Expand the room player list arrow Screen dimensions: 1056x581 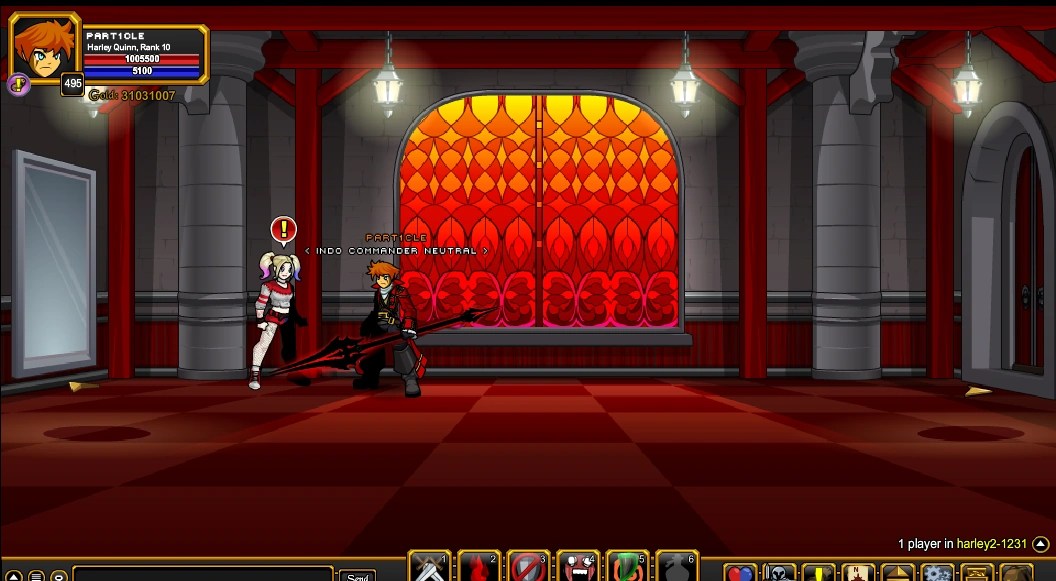tap(1040, 544)
